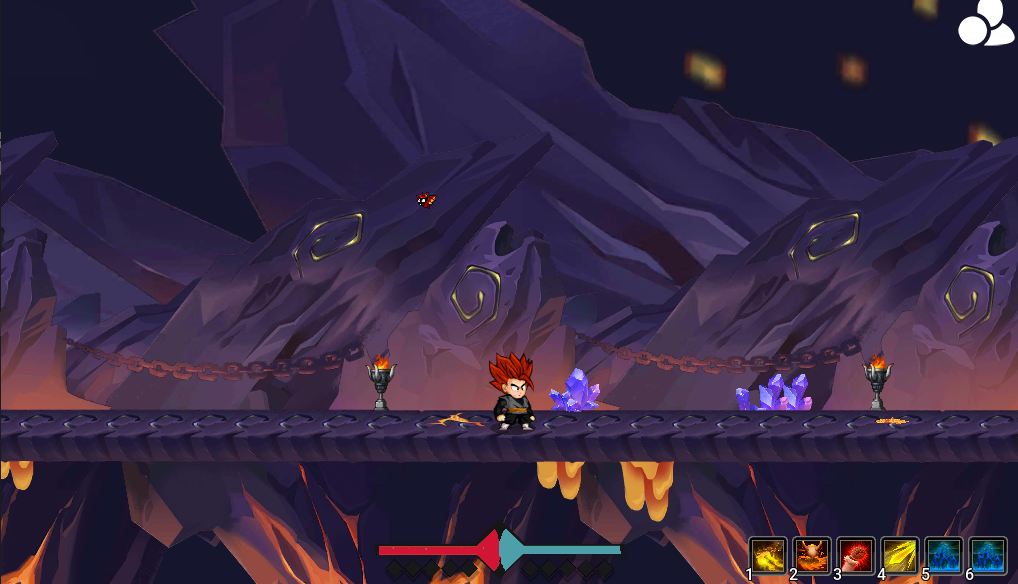
Task: Choose the blue figures skill in slot 6
Action: click(x=988, y=555)
